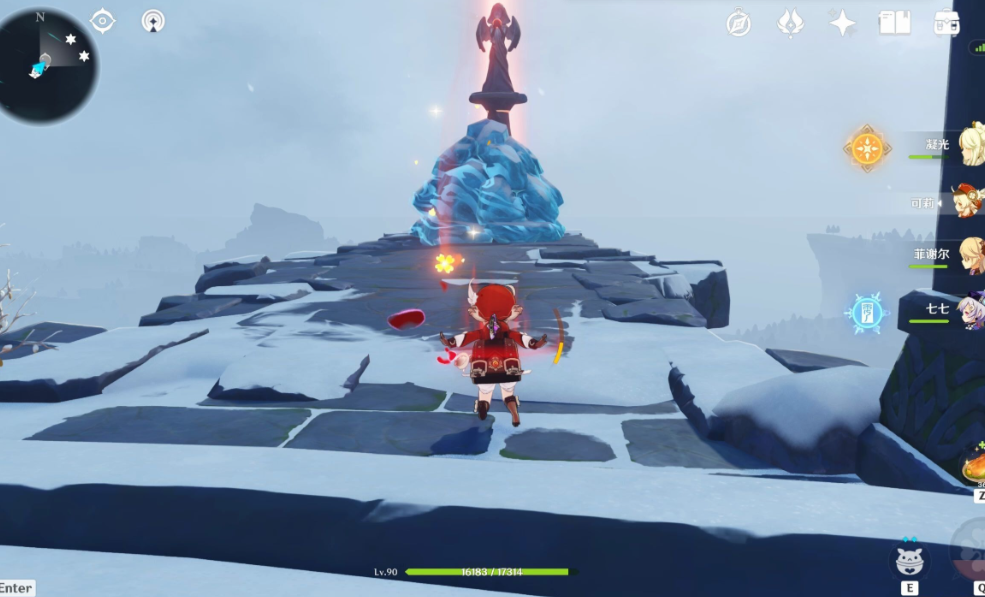985x597 pixels.
Task: Open the backpack inventory icon
Action: pyautogui.click(x=946, y=24)
